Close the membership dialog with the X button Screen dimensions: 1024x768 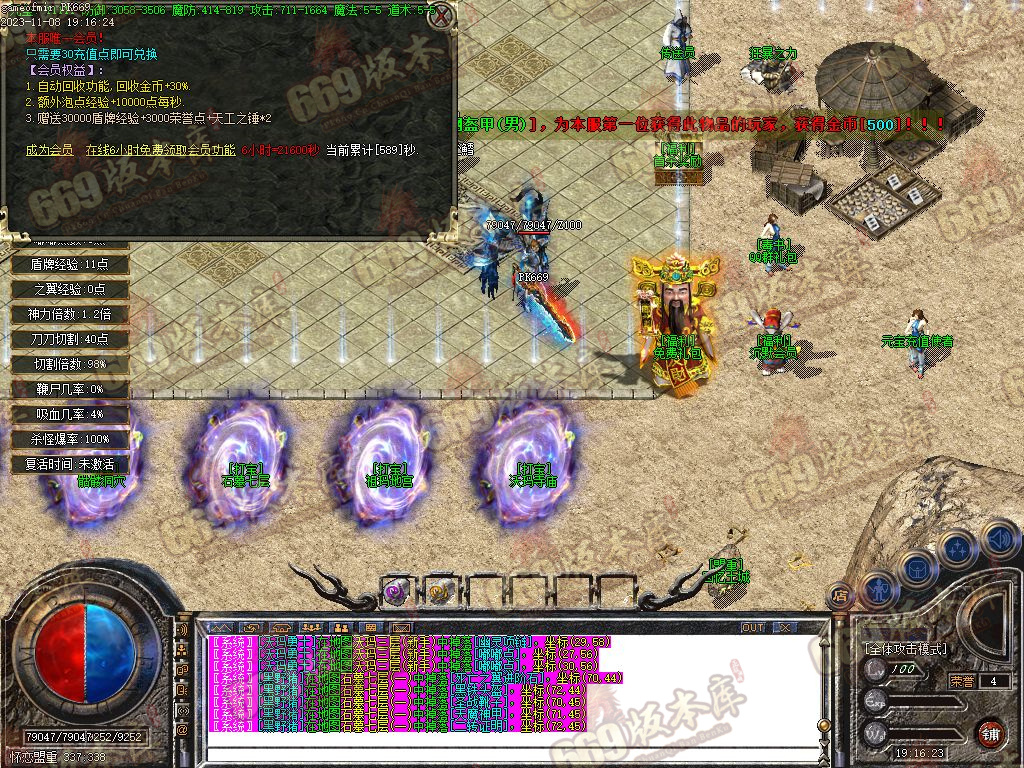(x=440, y=15)
